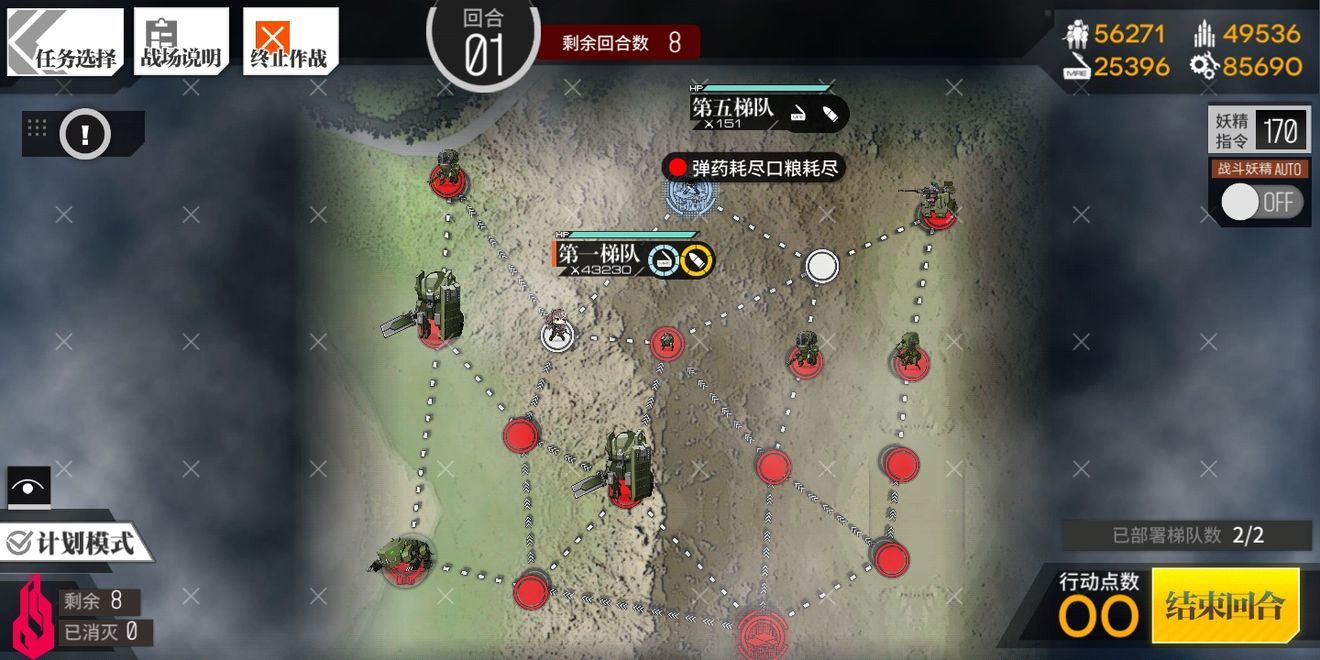The width and height of the screenshot is (1320, 660).
Task: Enable 计划模式 planning mode
Action: [76, 543]
